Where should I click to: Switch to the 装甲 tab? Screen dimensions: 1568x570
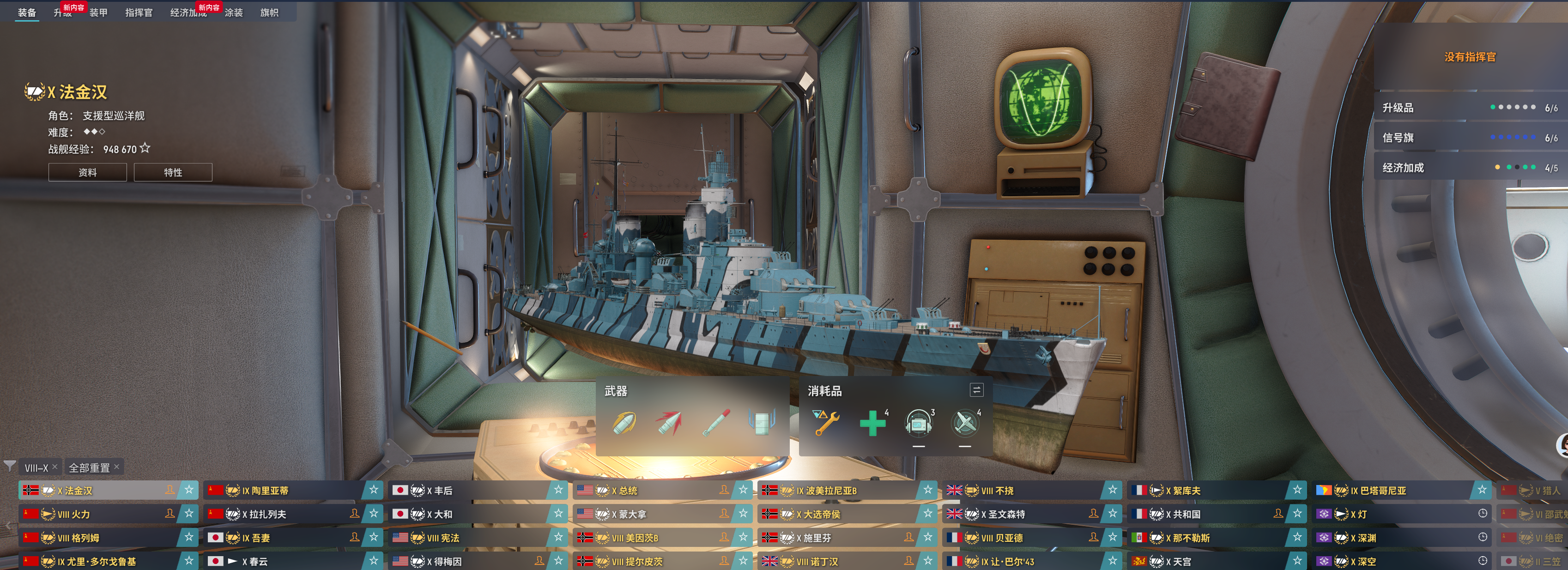(x=98, y=13)
